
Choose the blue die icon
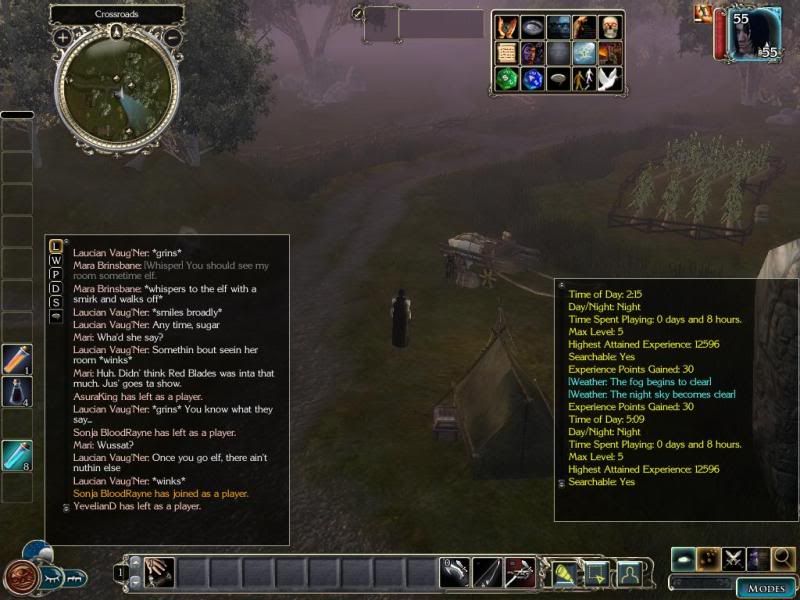click(x=532, y=80)
